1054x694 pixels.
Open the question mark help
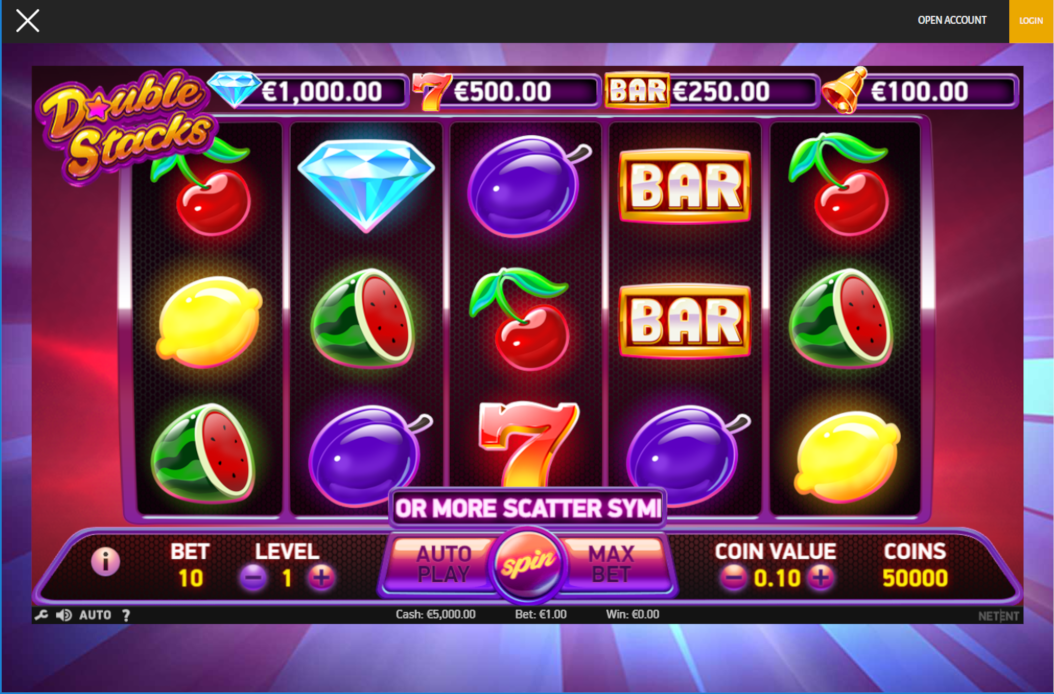pyautogui.click(x=126, y=615)
